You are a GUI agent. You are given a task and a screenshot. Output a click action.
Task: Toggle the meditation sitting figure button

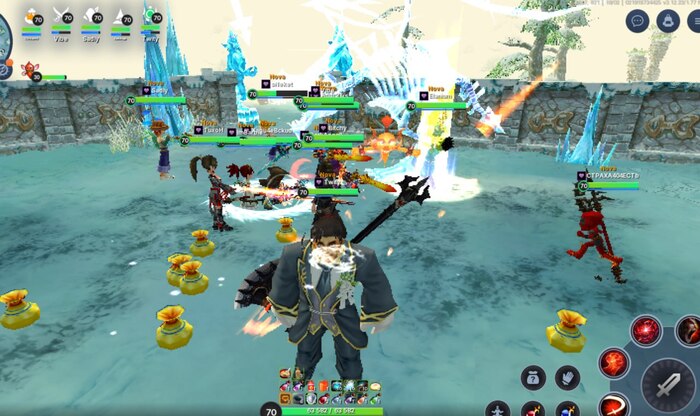[497, 409]
